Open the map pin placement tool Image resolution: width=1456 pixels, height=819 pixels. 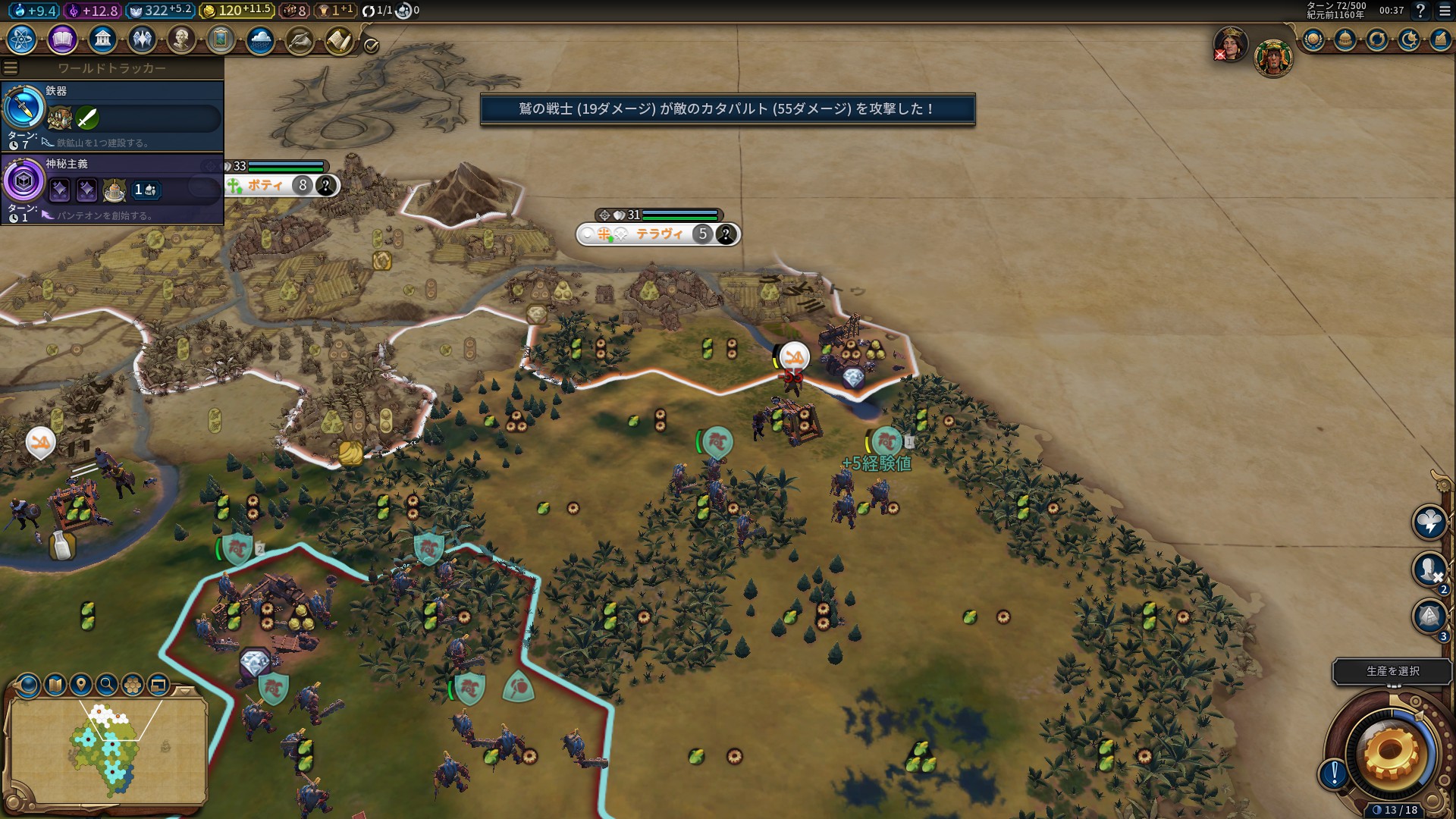(x=81, y=685)
